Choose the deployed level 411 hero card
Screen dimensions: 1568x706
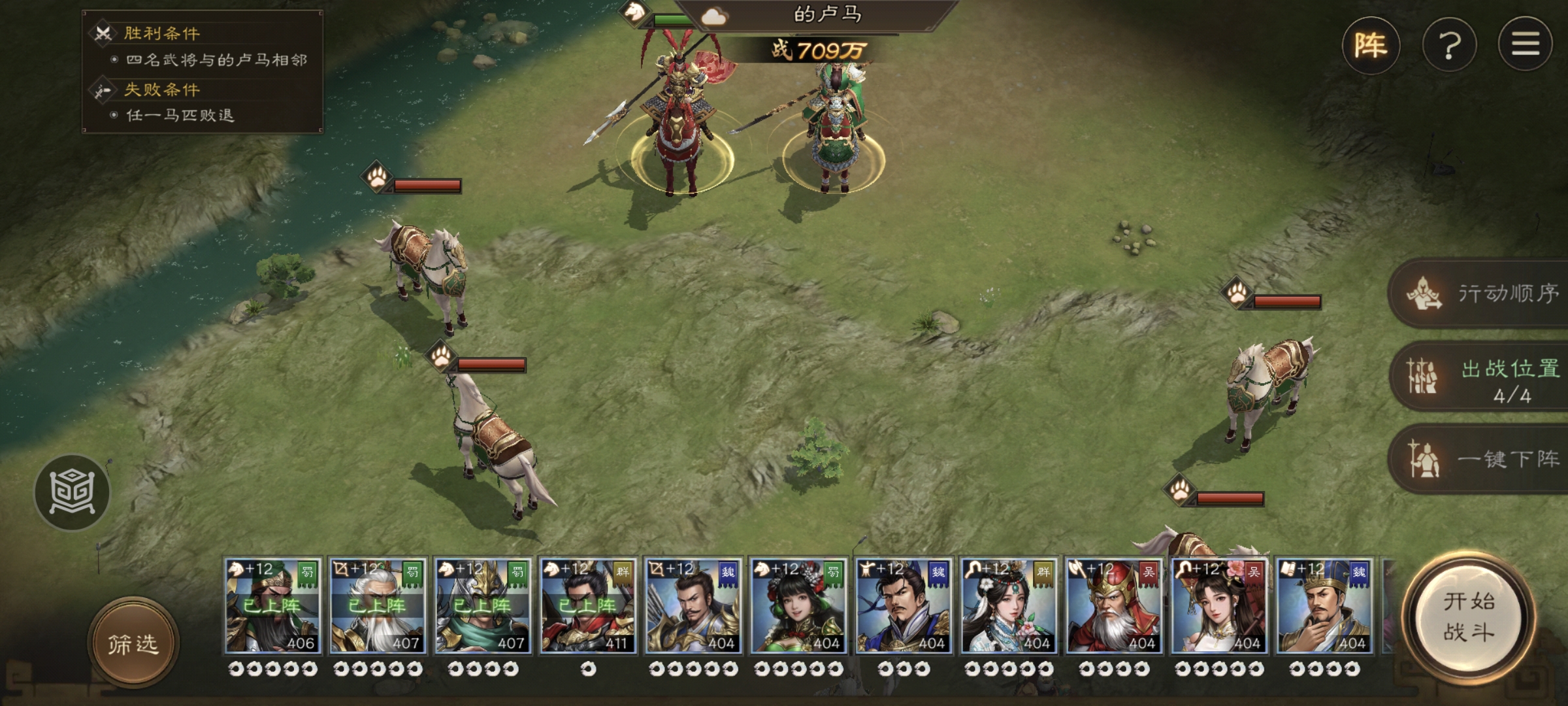click(588, 606)
